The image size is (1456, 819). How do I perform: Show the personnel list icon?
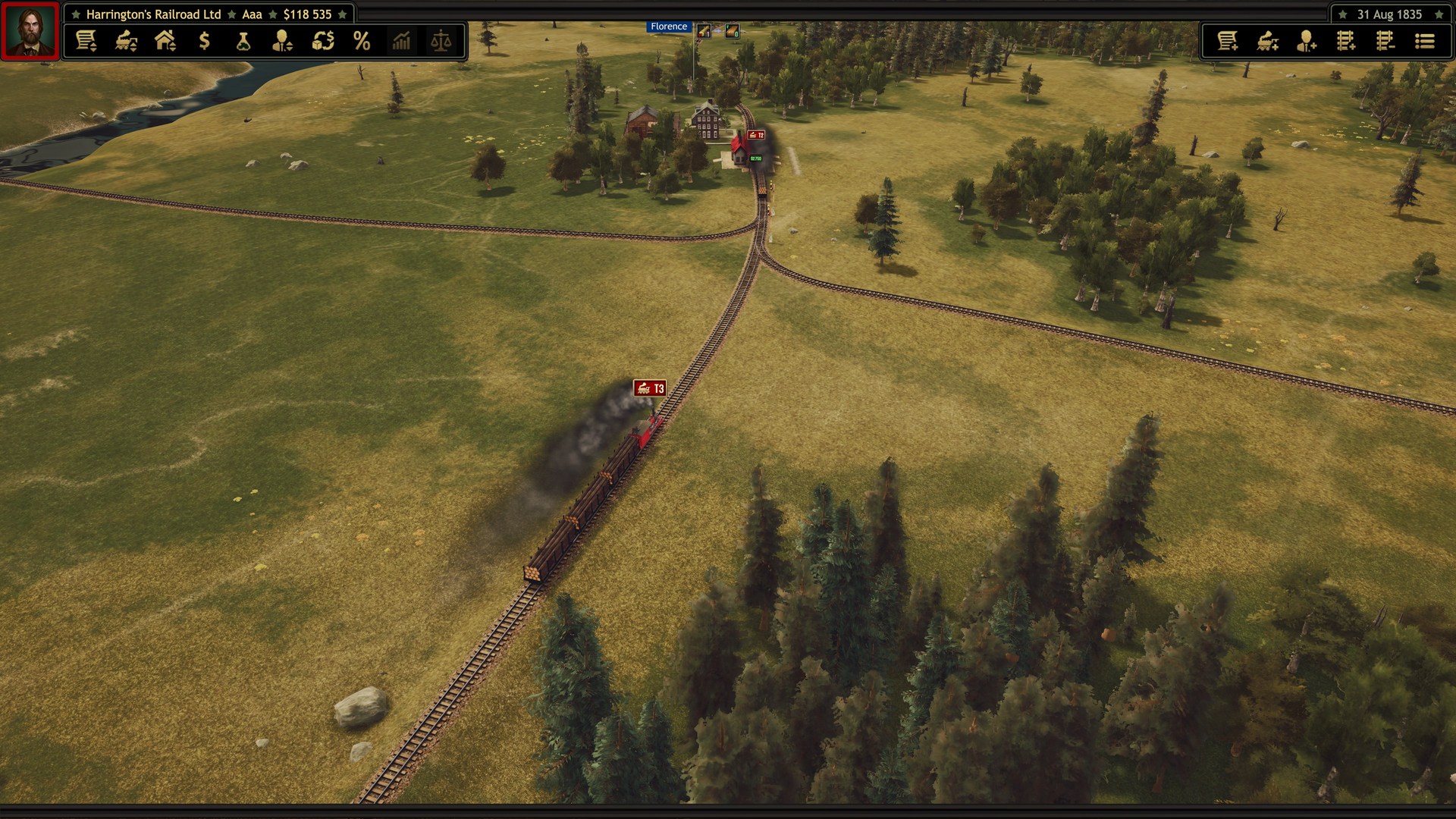point(283,41)
